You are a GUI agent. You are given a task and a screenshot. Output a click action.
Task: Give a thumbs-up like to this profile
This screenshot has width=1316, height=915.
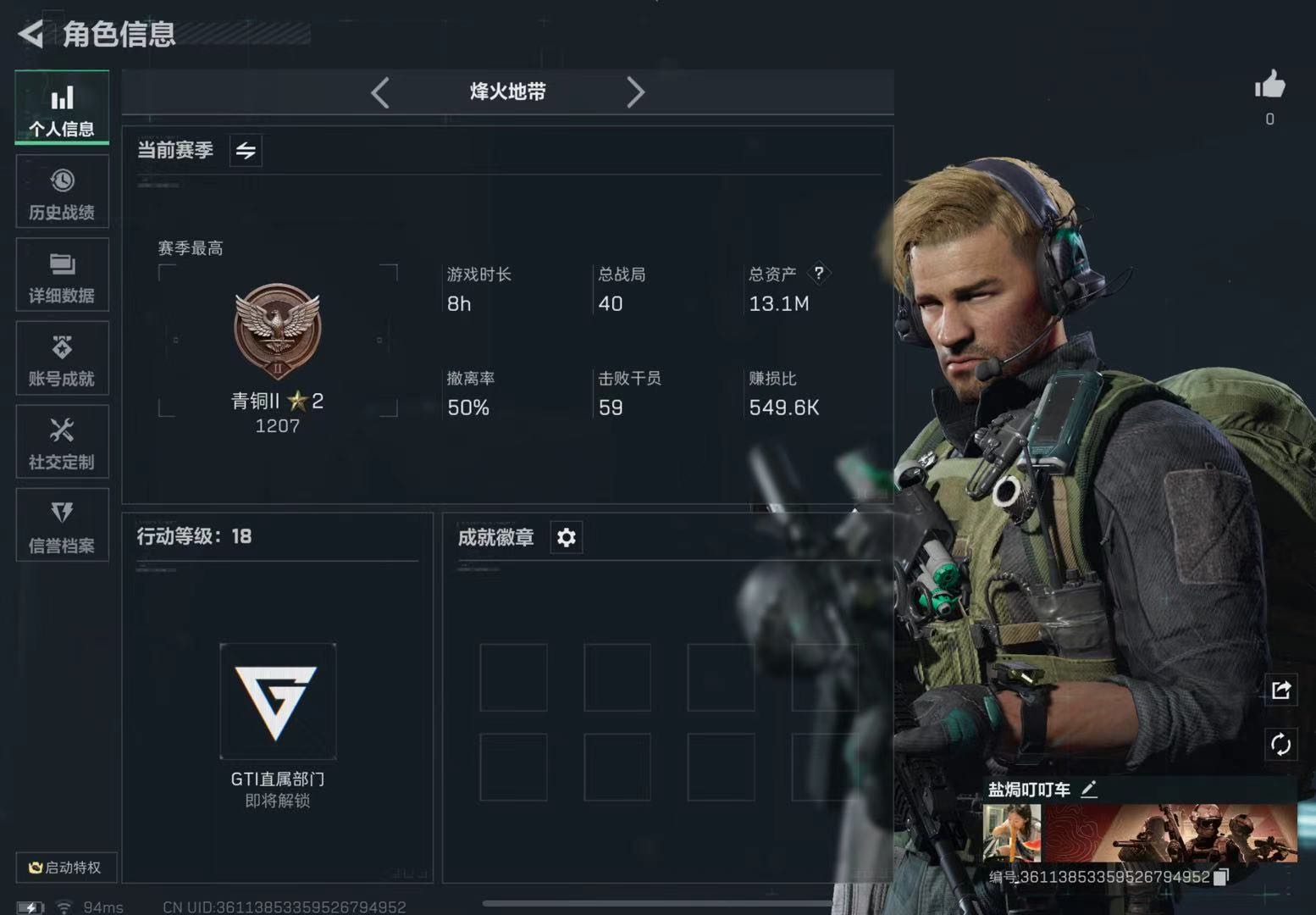pos(1269,86)
